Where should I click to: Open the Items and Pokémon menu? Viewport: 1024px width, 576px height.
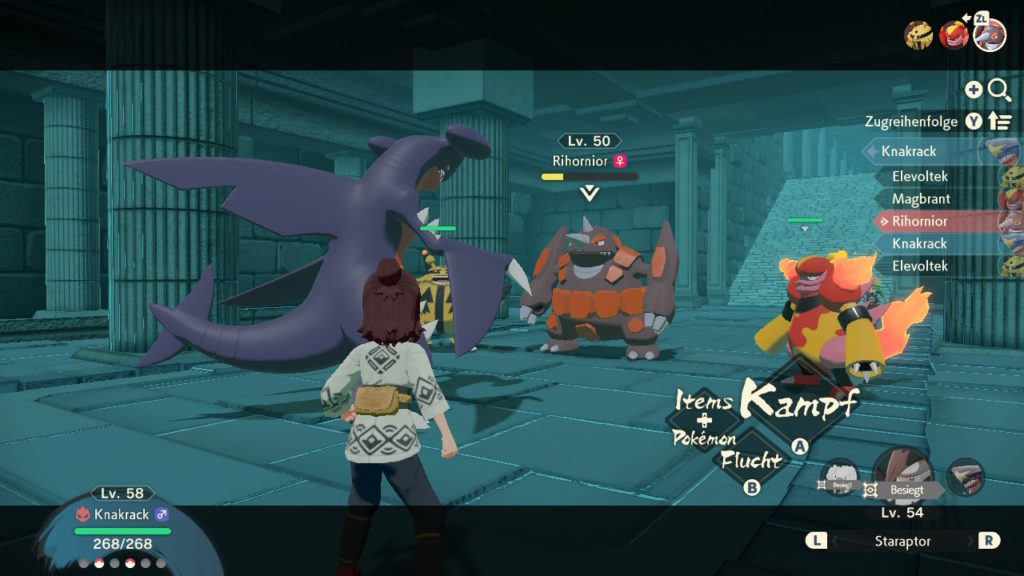click(705, 421)
